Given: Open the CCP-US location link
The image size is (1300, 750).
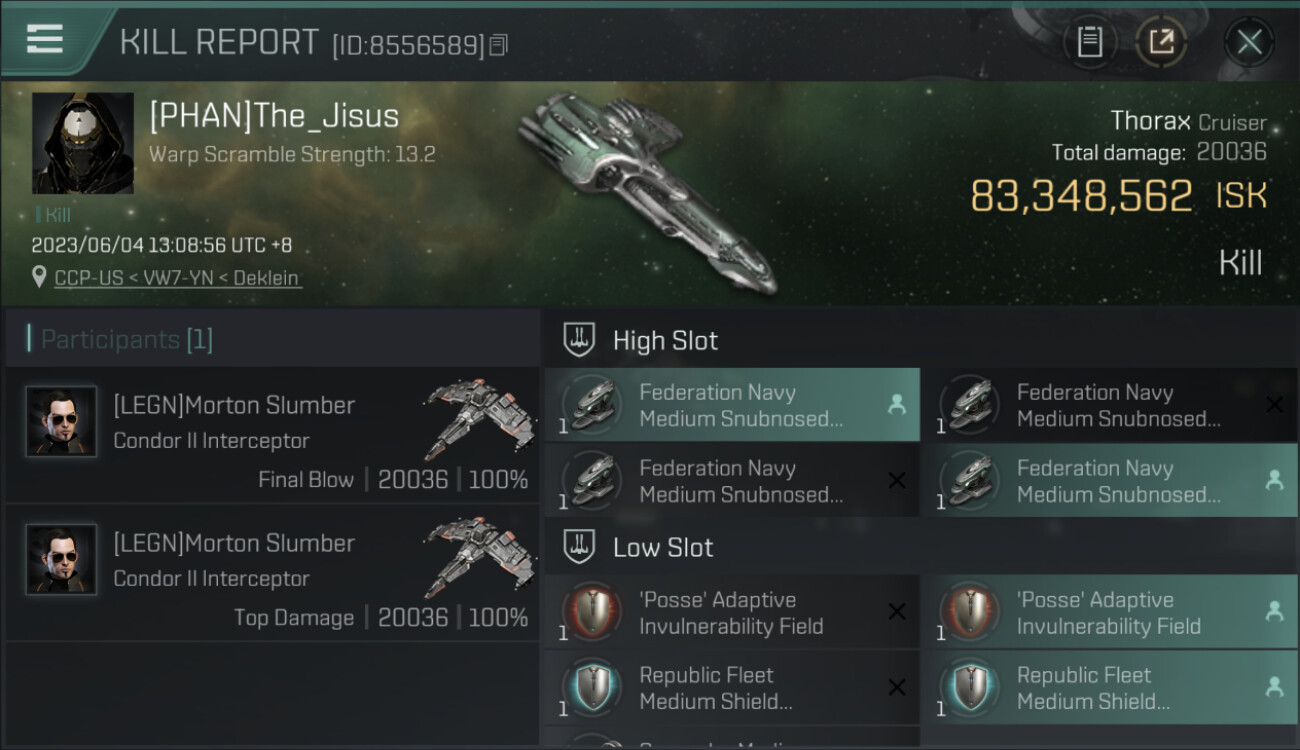Looking at the screenshot, I should point(177,278).
